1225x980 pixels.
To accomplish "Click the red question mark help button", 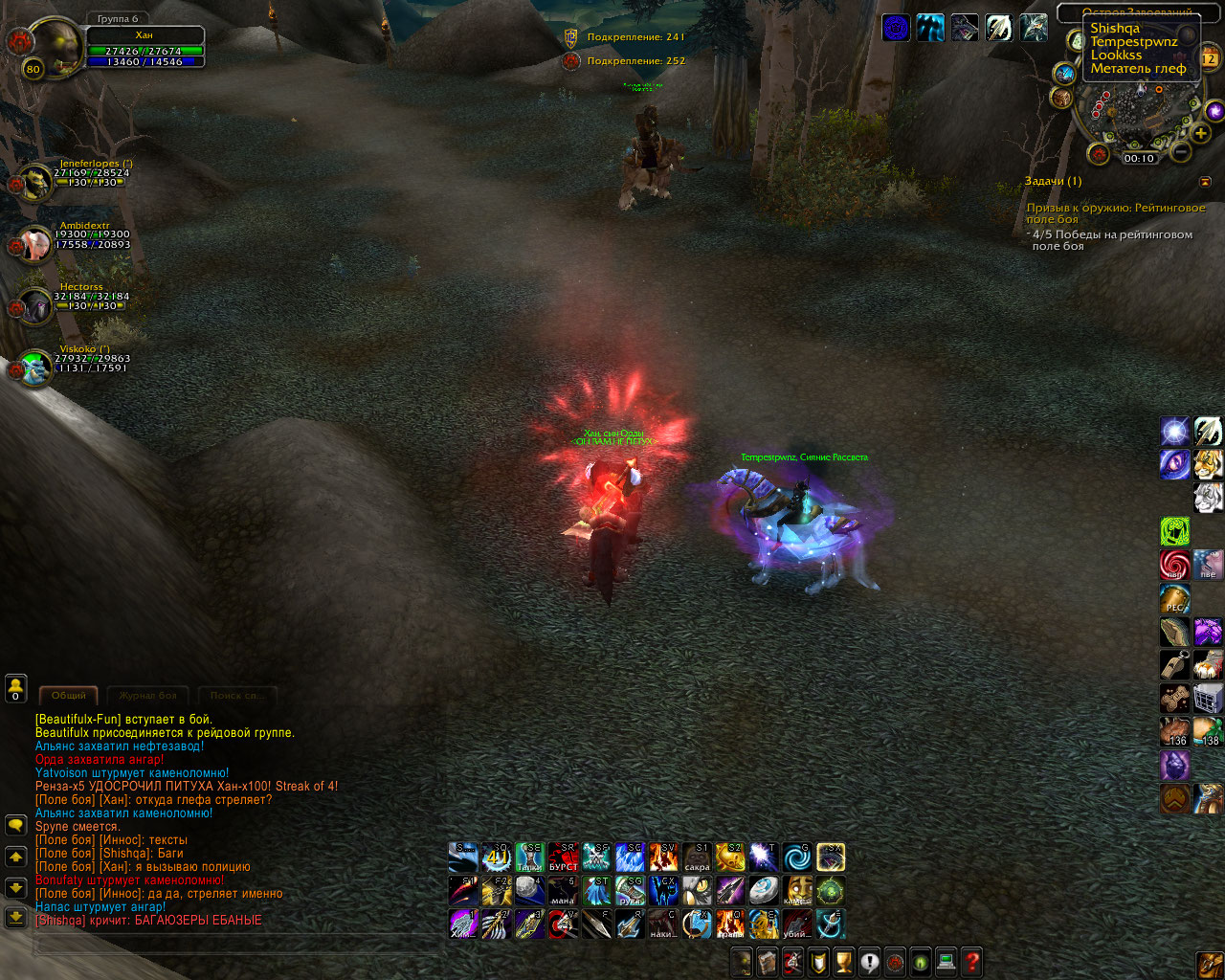I will point(971,961).
